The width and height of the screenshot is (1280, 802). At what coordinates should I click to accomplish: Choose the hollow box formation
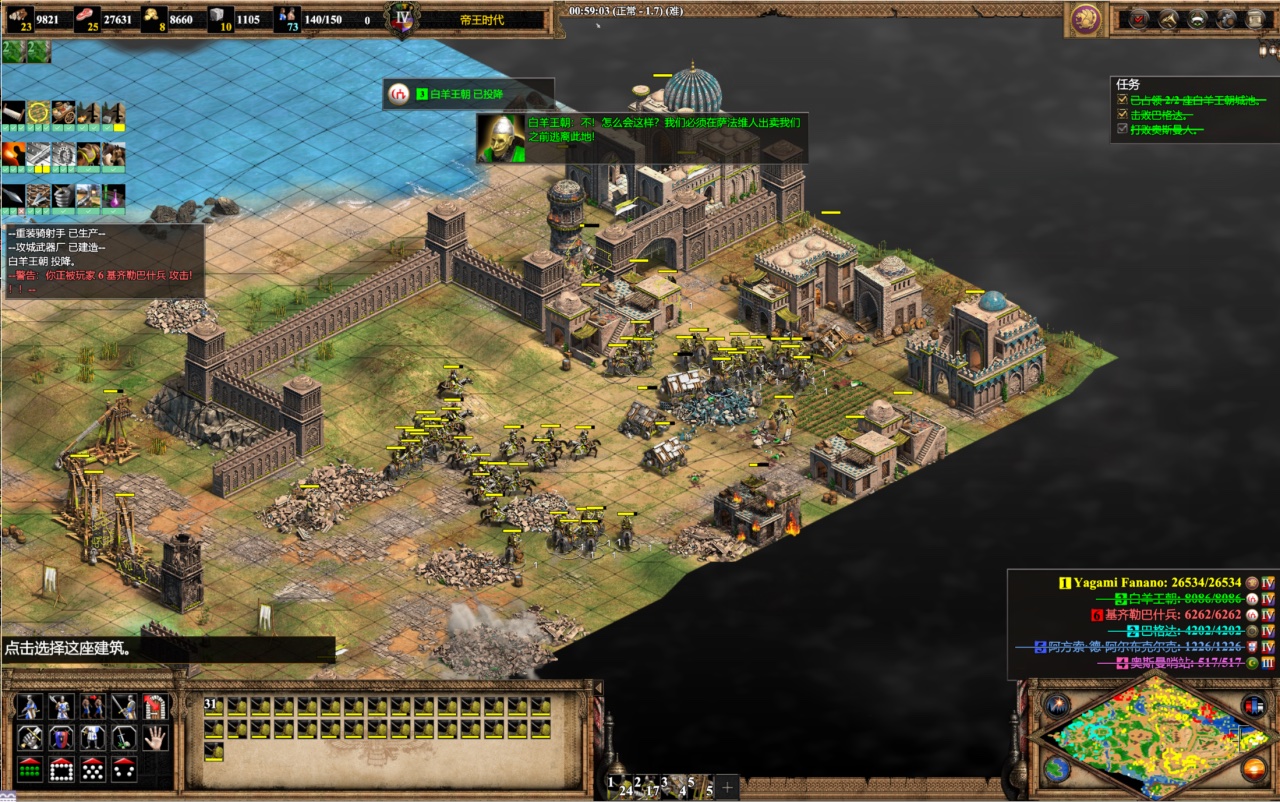[x=62, y=770]
